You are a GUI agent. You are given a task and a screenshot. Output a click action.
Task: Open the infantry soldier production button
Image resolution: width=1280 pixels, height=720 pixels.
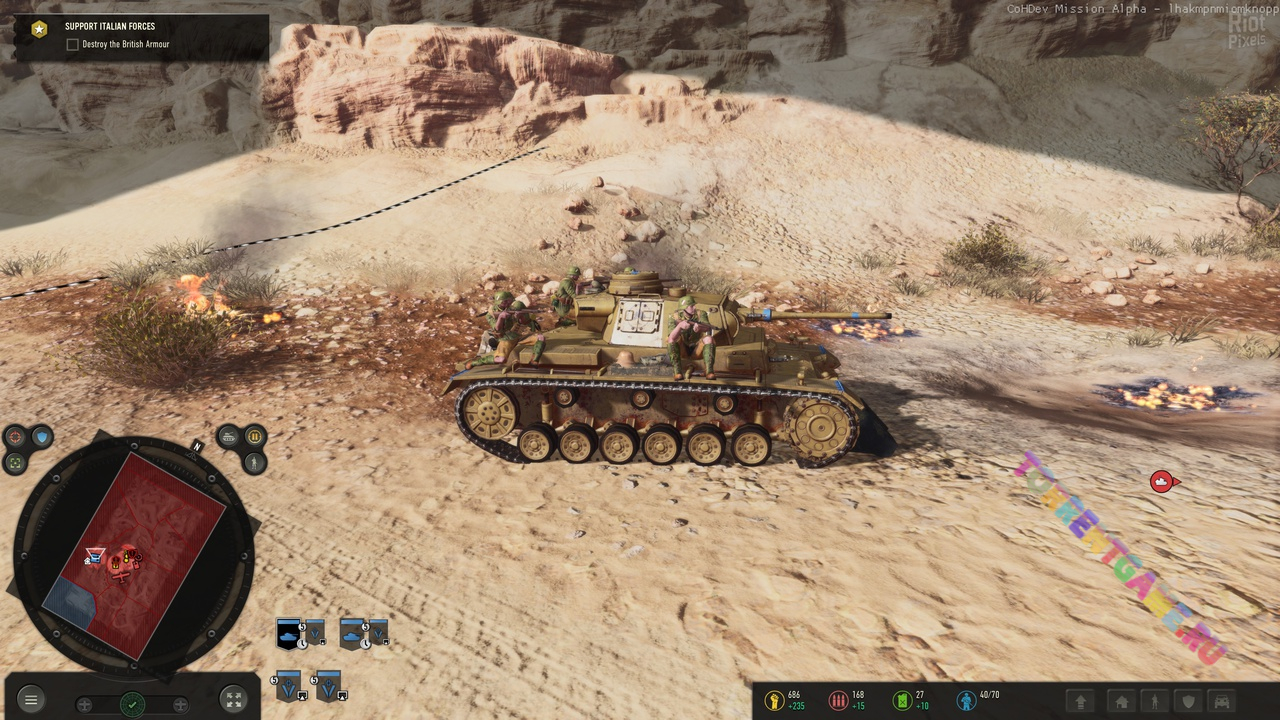click(1154, 702)
